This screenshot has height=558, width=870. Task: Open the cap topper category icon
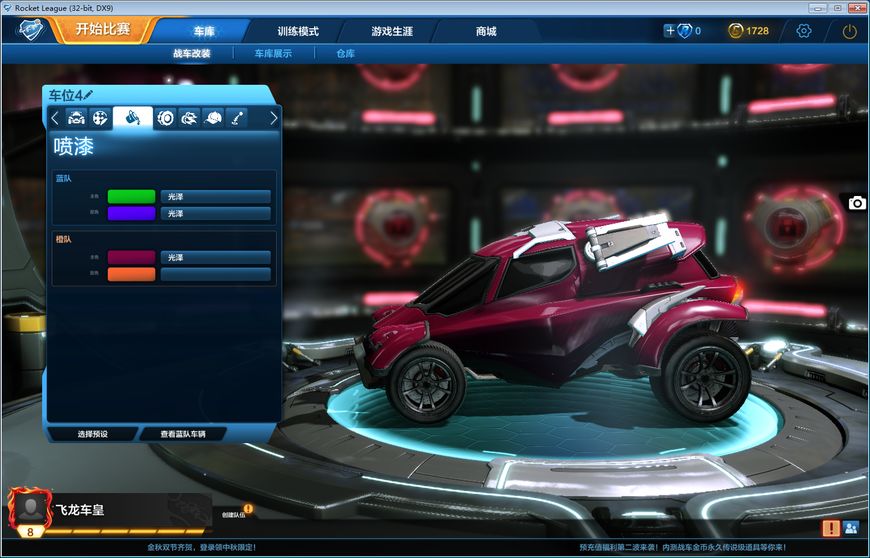point(212,118)
